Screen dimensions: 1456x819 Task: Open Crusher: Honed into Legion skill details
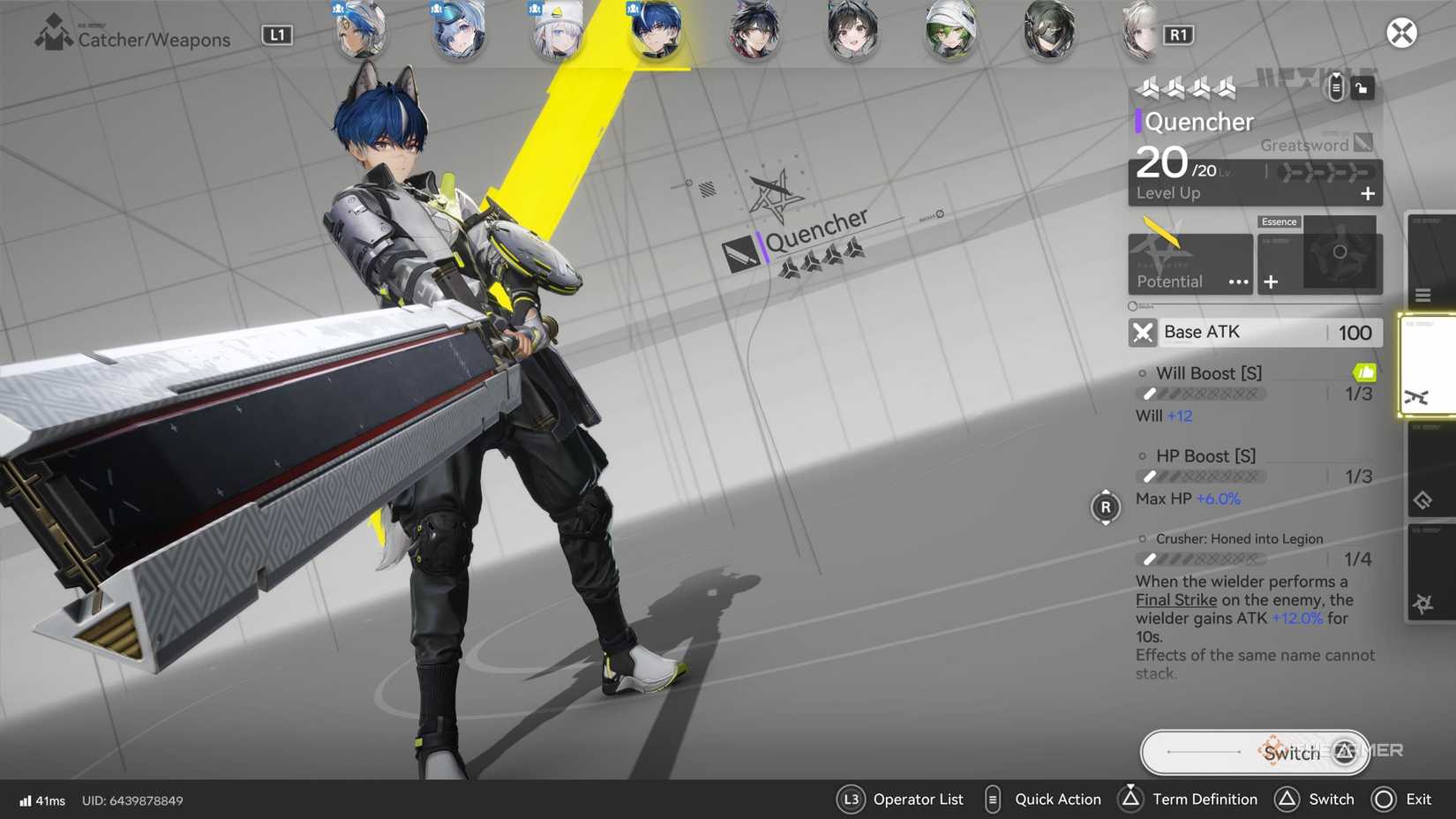(x=1239, y=538)
